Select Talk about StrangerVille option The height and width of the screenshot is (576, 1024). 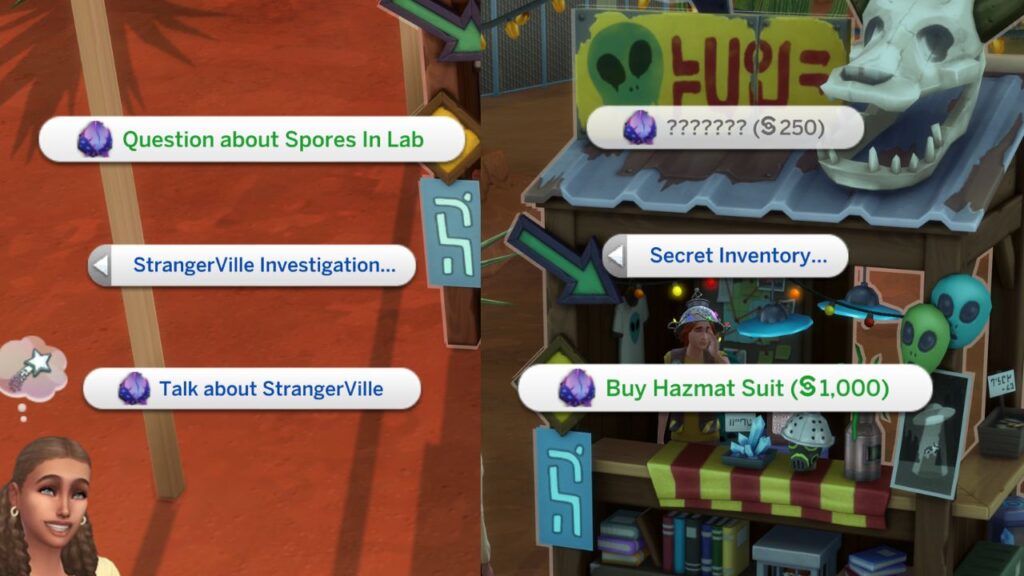click(x=252, y=389)
